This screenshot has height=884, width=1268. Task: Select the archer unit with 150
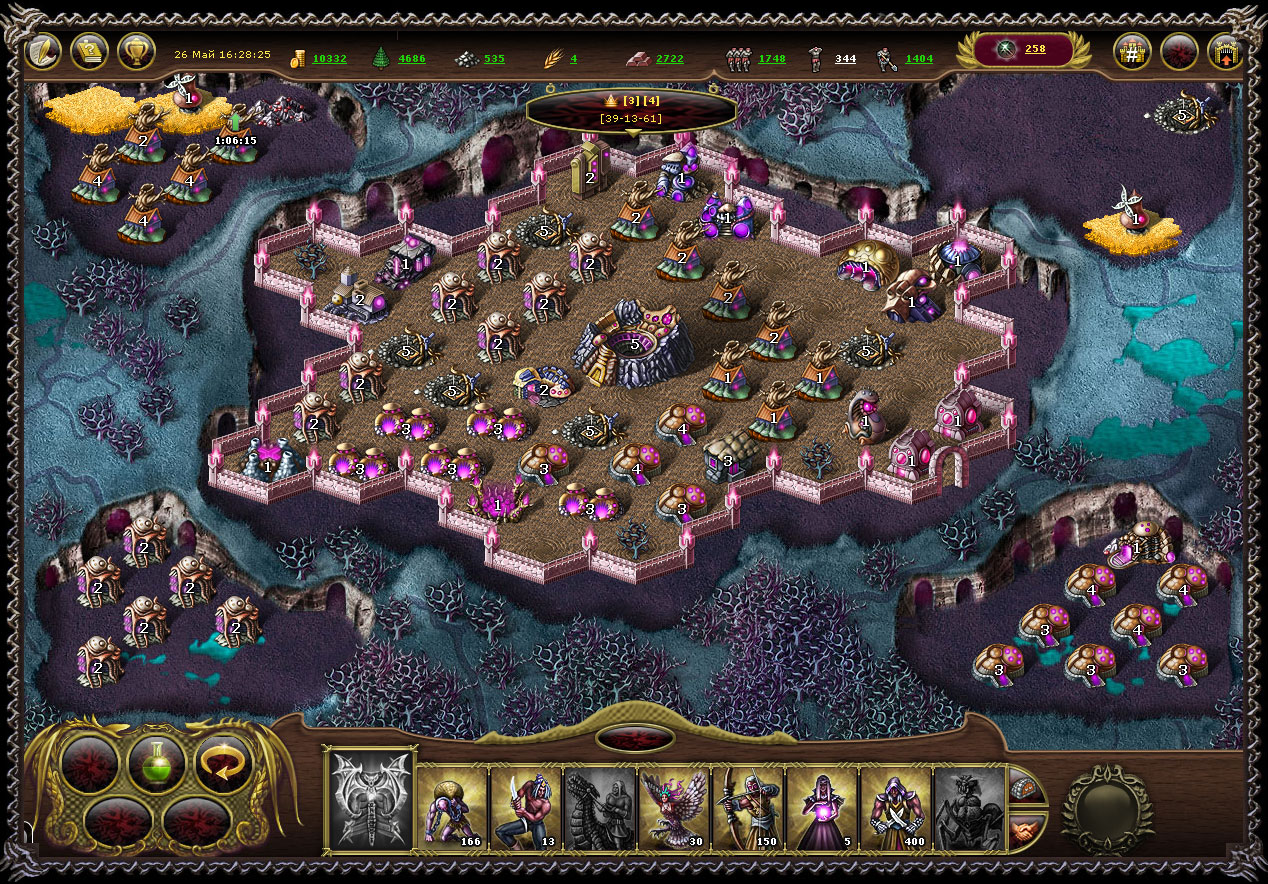pos(748,808)
